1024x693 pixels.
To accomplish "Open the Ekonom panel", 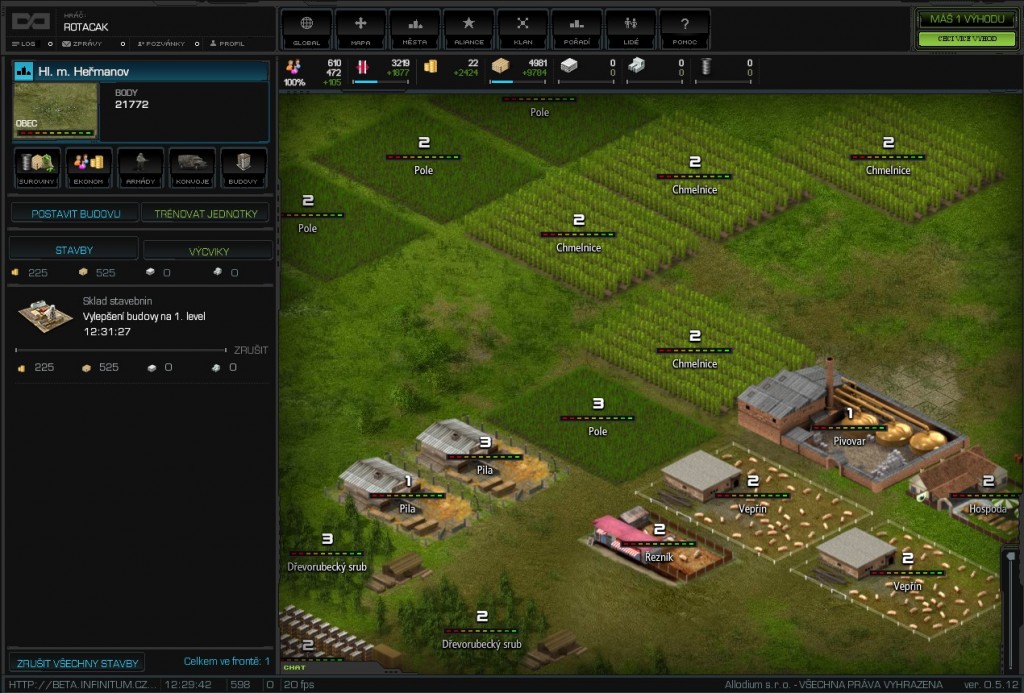I will click(89, 168).
